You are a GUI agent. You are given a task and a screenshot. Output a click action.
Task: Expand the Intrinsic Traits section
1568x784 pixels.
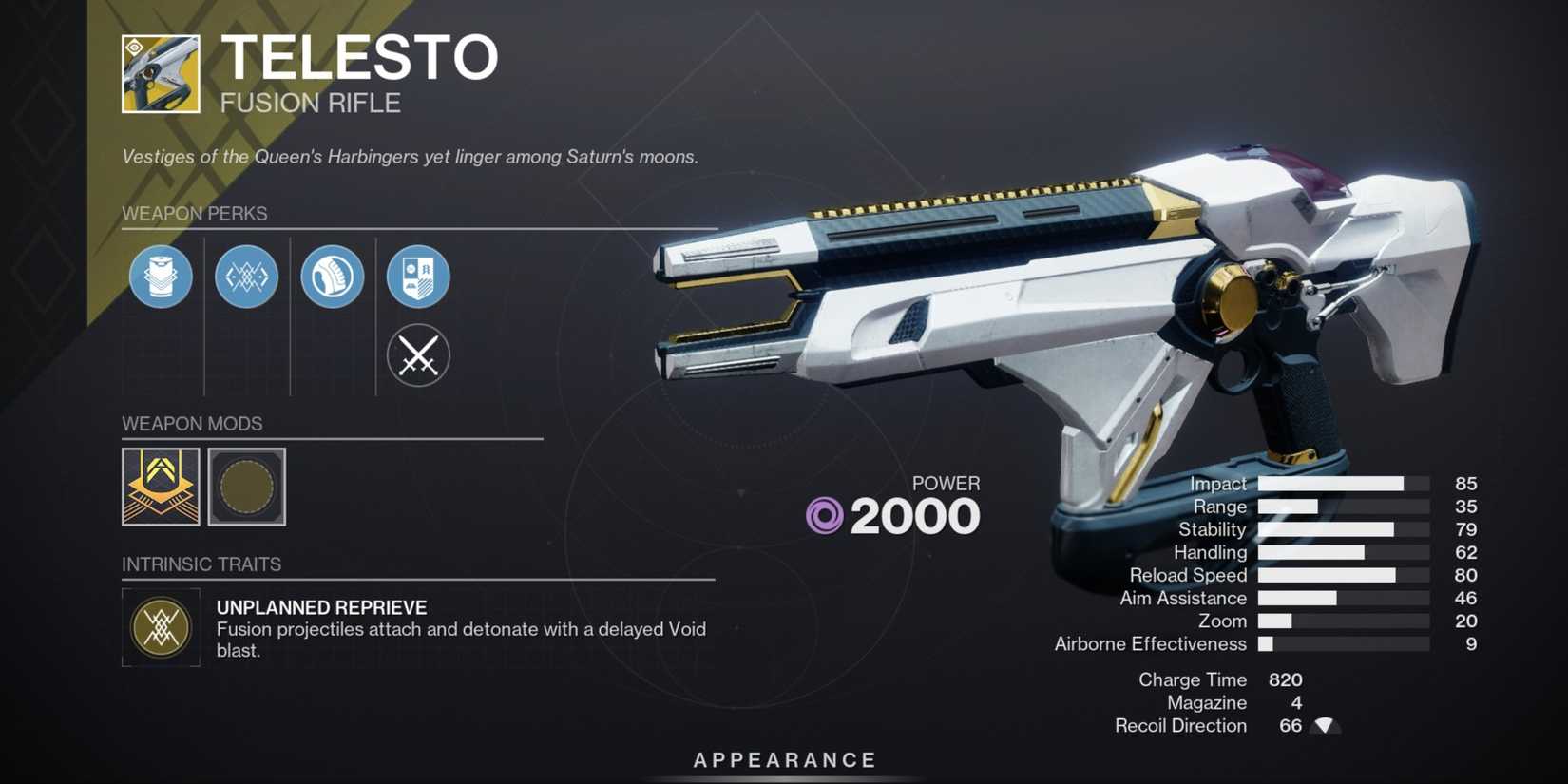click(201, 564)
